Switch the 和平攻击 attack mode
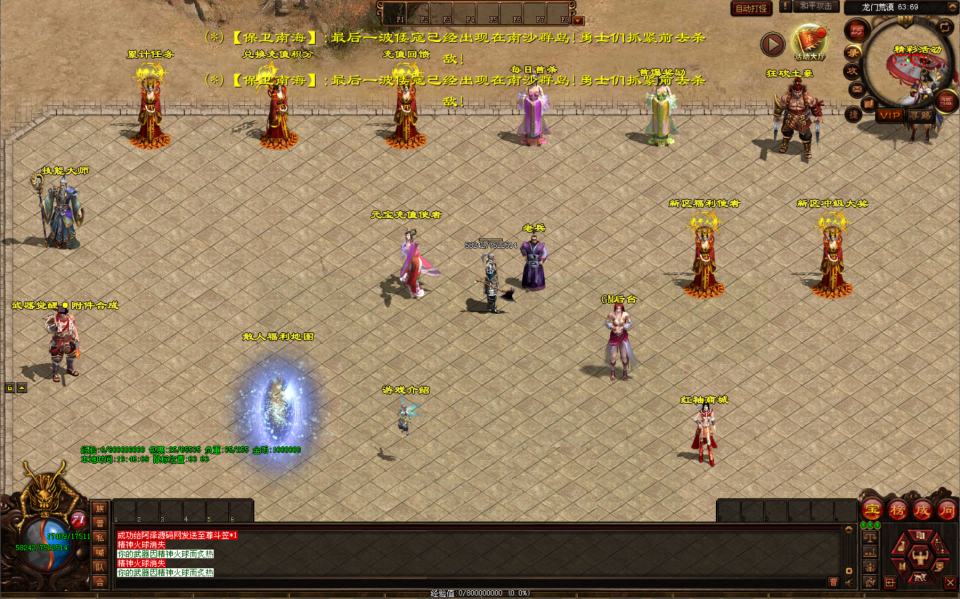This screenshot has height=599, width=960. point(818,6)
